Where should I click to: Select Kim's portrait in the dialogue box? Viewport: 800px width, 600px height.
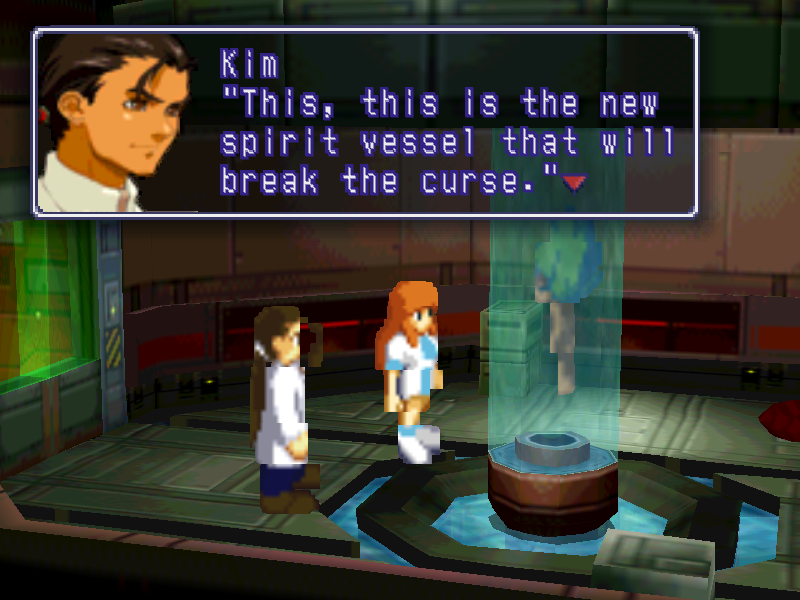coord(115,122)
